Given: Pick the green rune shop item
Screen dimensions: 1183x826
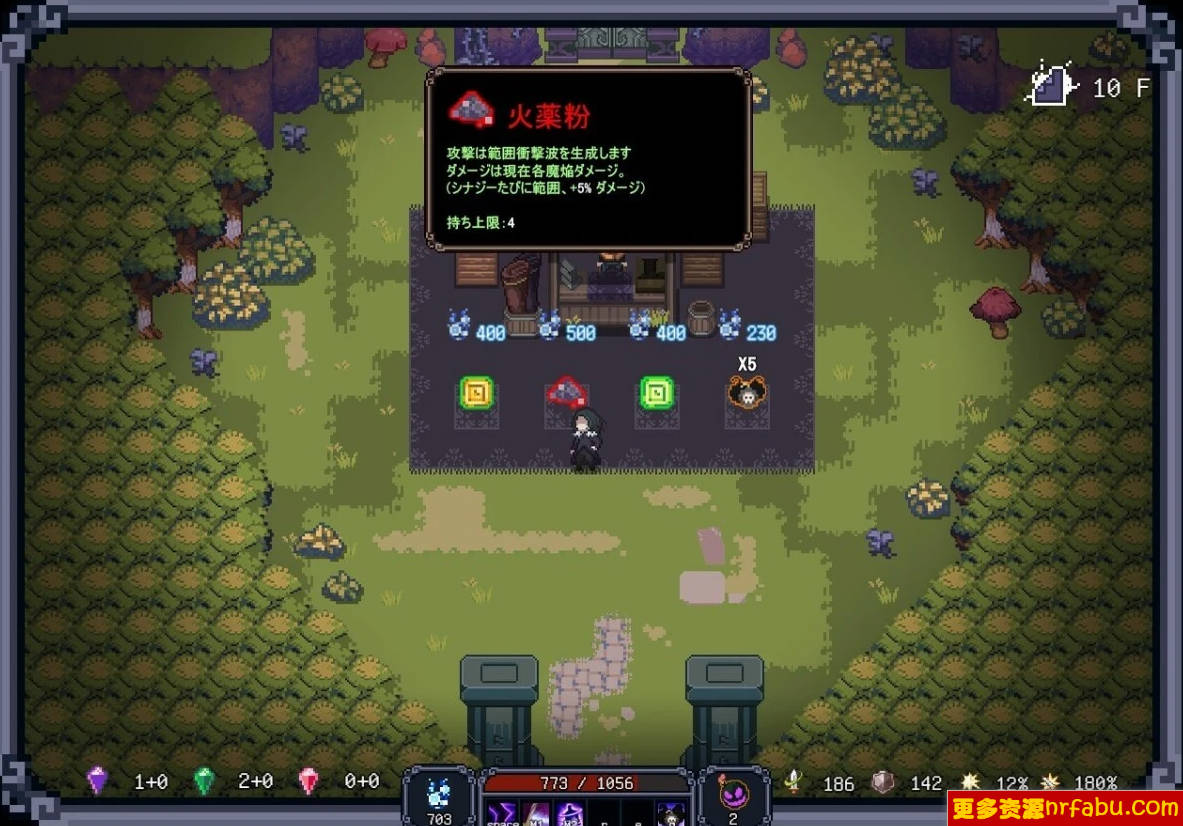Looking at the screenshot, I should [656, 393].
